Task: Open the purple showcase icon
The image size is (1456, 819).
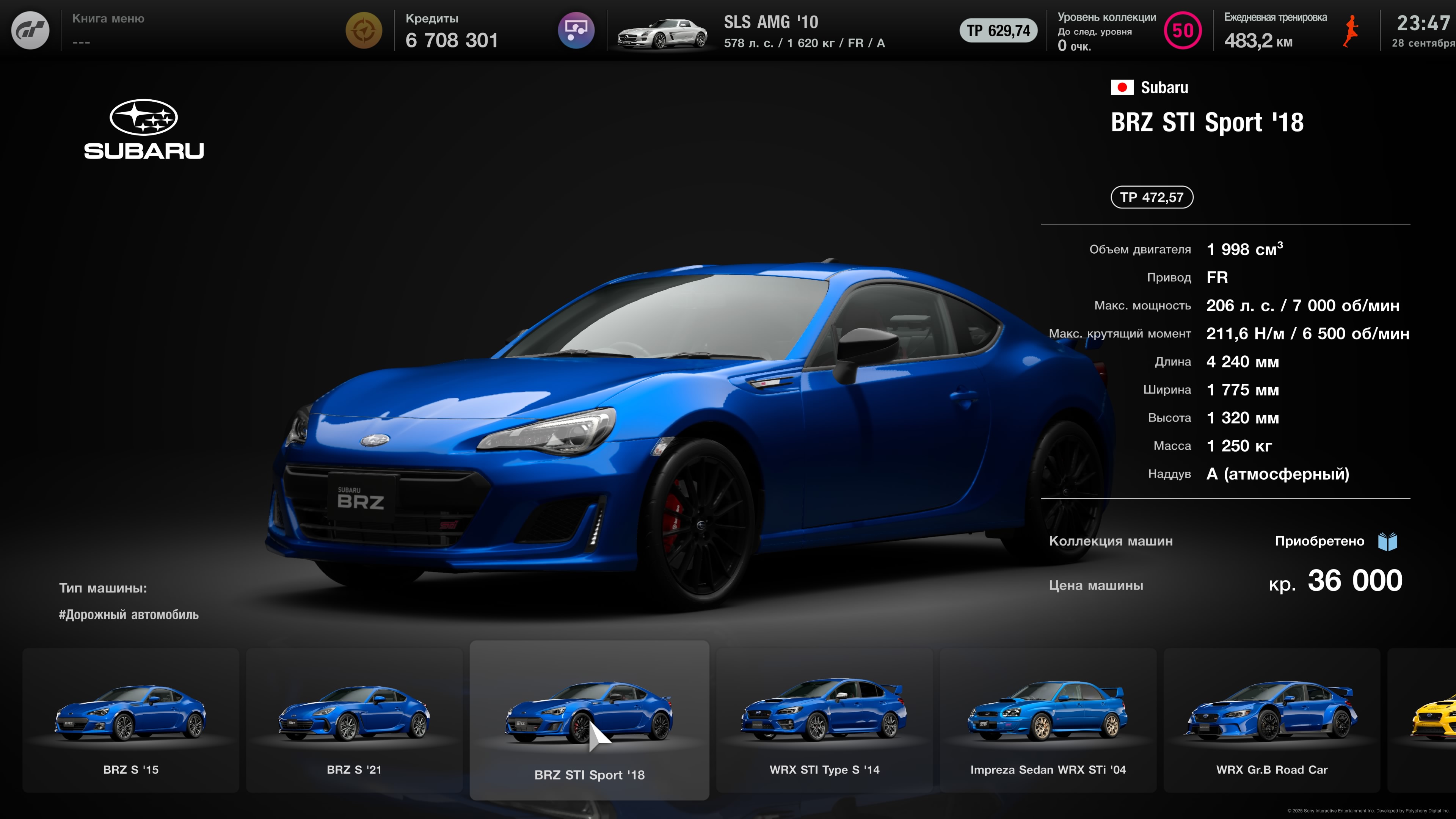Action: 576,30
